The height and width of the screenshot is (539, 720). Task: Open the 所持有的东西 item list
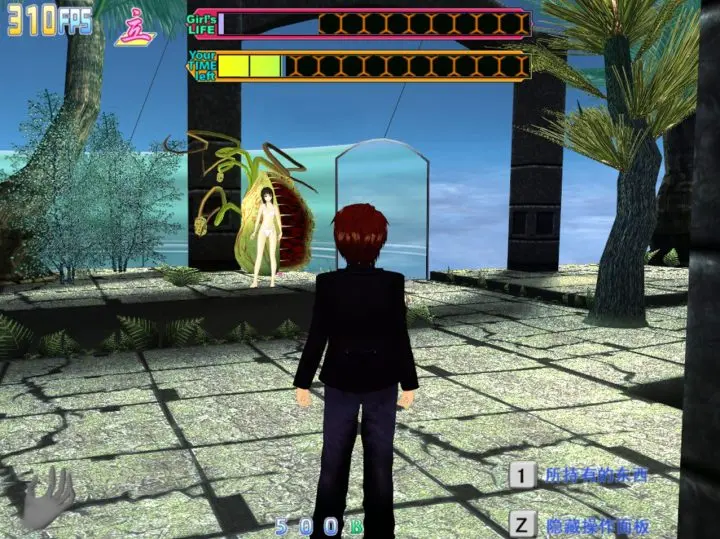click(595, 475)
